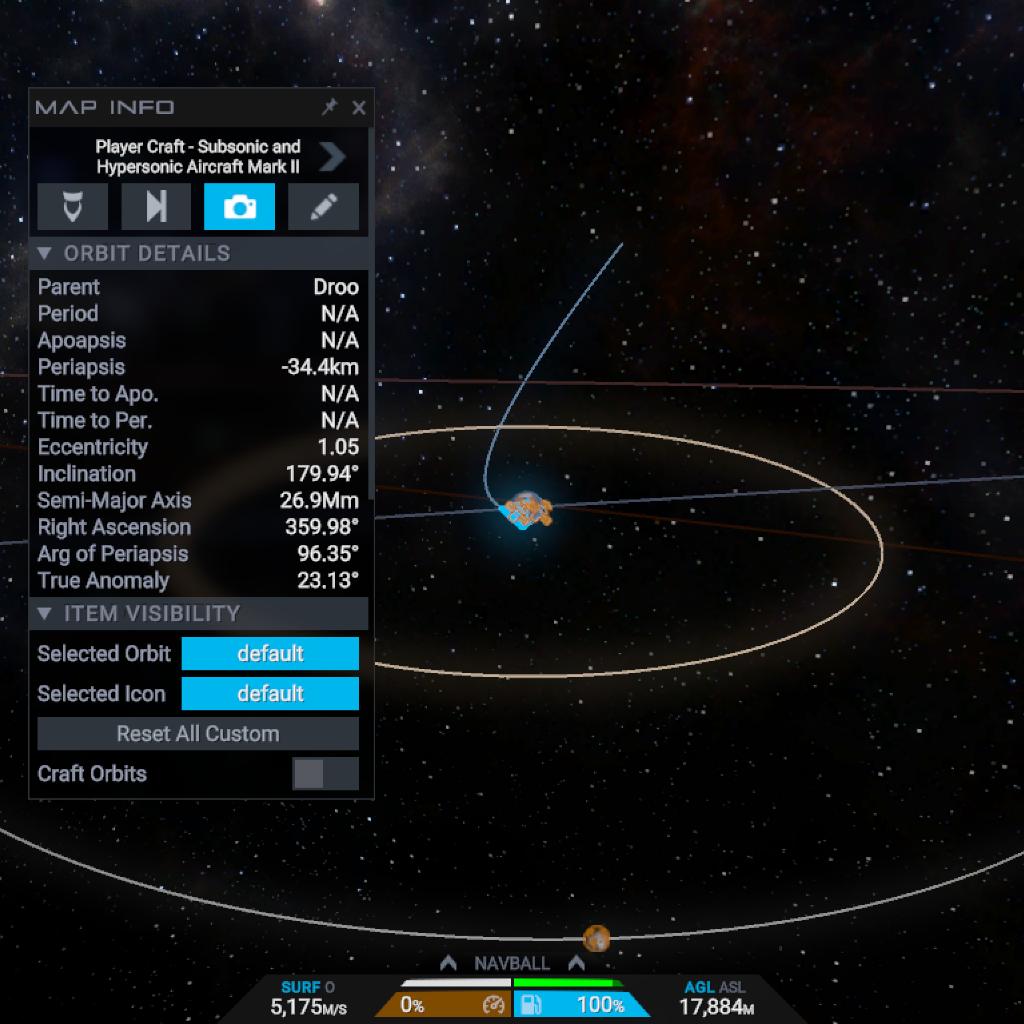The height and width of the screenshot is (1024, 1024).
Task: Click Reset All Custom
Action: coord(198,734)
